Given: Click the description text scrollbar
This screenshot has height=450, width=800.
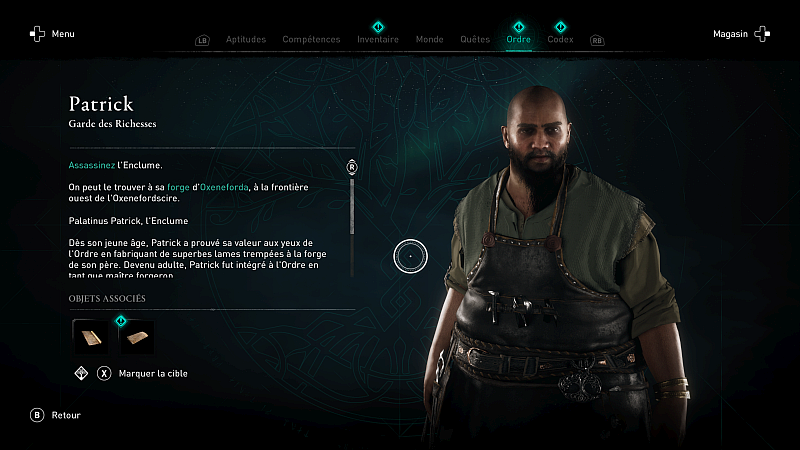Looking at the screenshot, I should coord(352,205).
